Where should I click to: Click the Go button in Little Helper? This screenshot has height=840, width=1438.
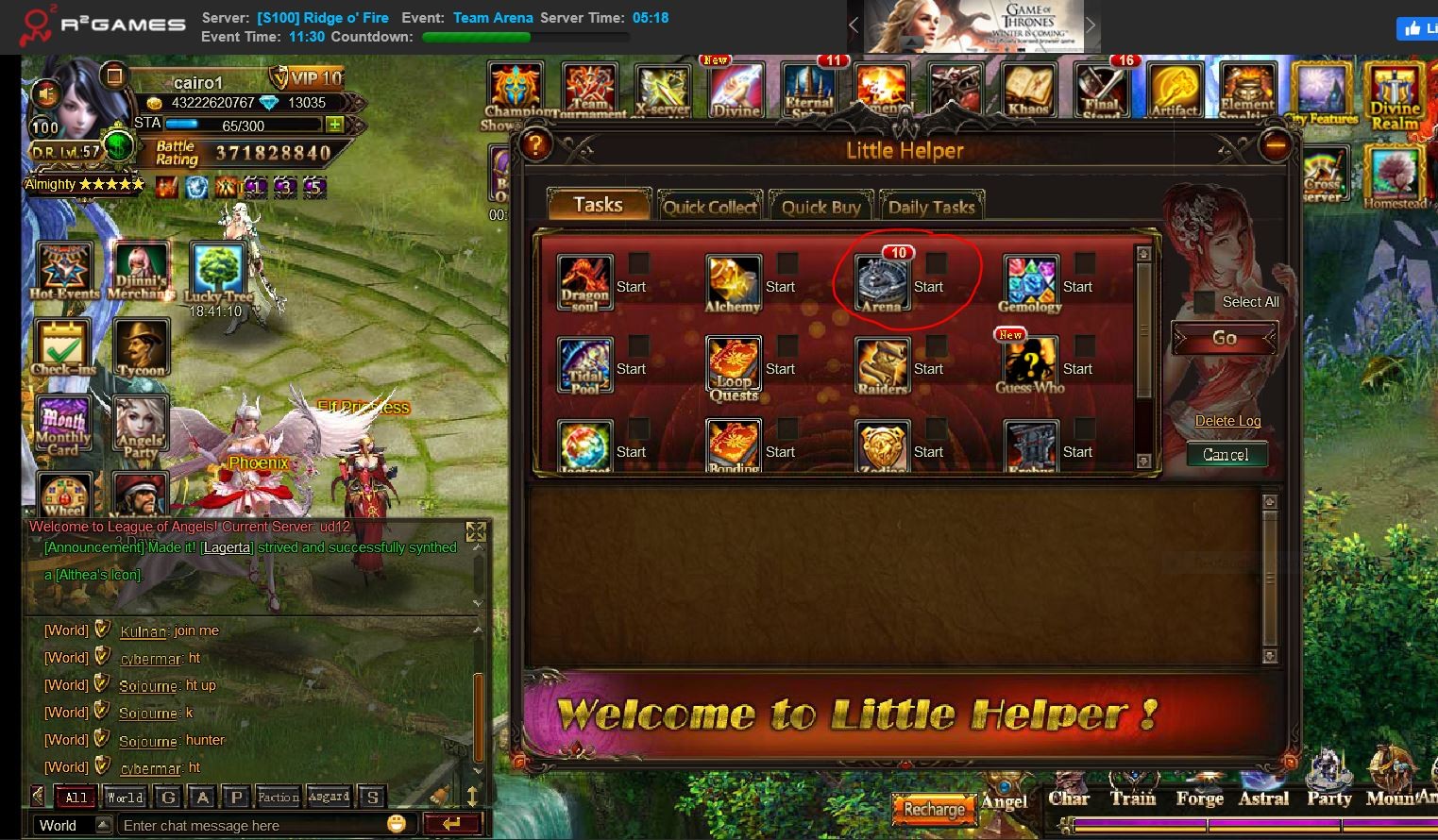(1225, 338)
